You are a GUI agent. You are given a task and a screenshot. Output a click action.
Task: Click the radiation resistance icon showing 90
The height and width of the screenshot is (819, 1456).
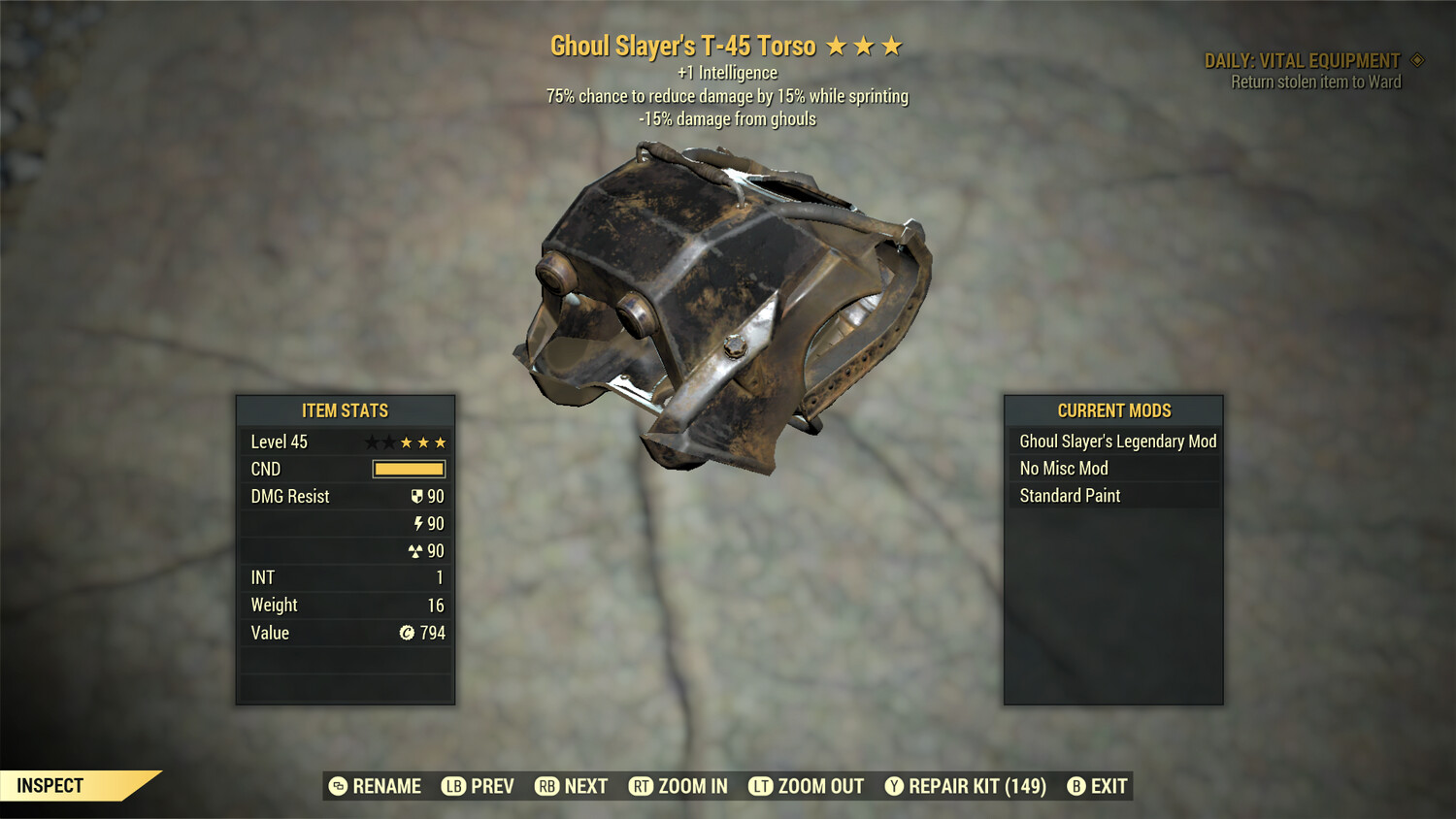pyautogui.click(x=417, y=550)
